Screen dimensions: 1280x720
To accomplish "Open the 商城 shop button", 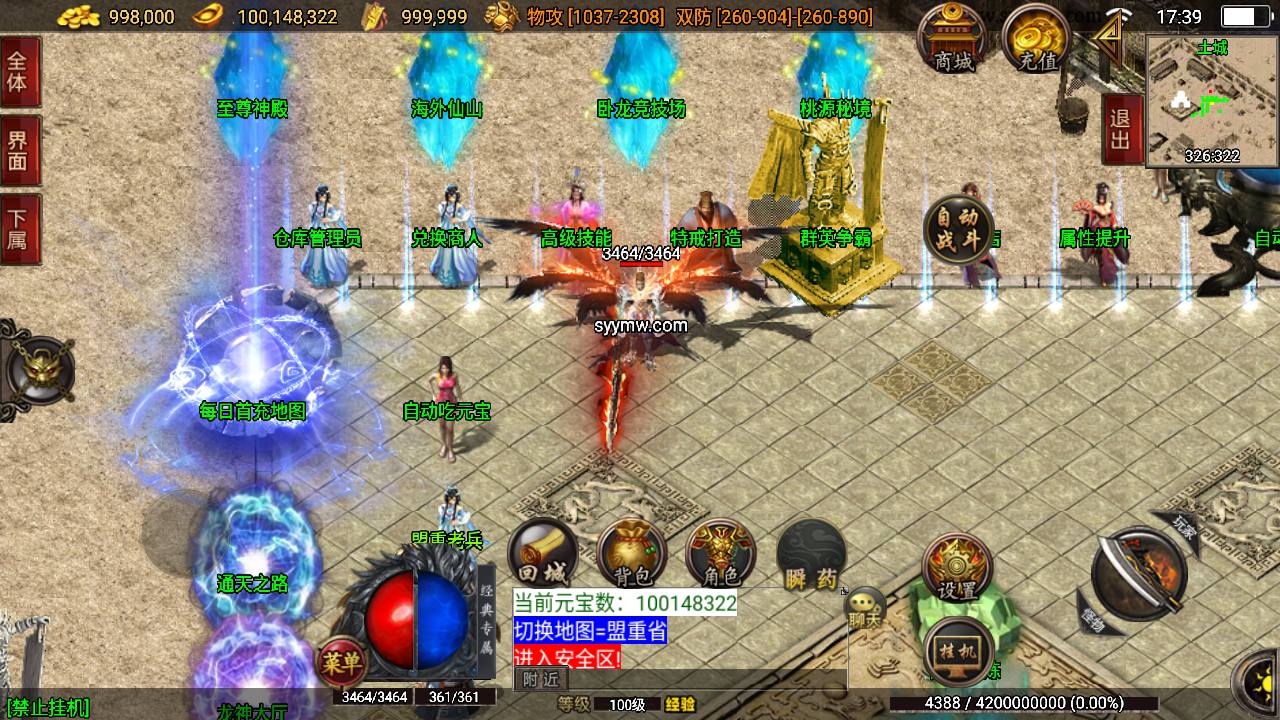I will pos(953,38).
